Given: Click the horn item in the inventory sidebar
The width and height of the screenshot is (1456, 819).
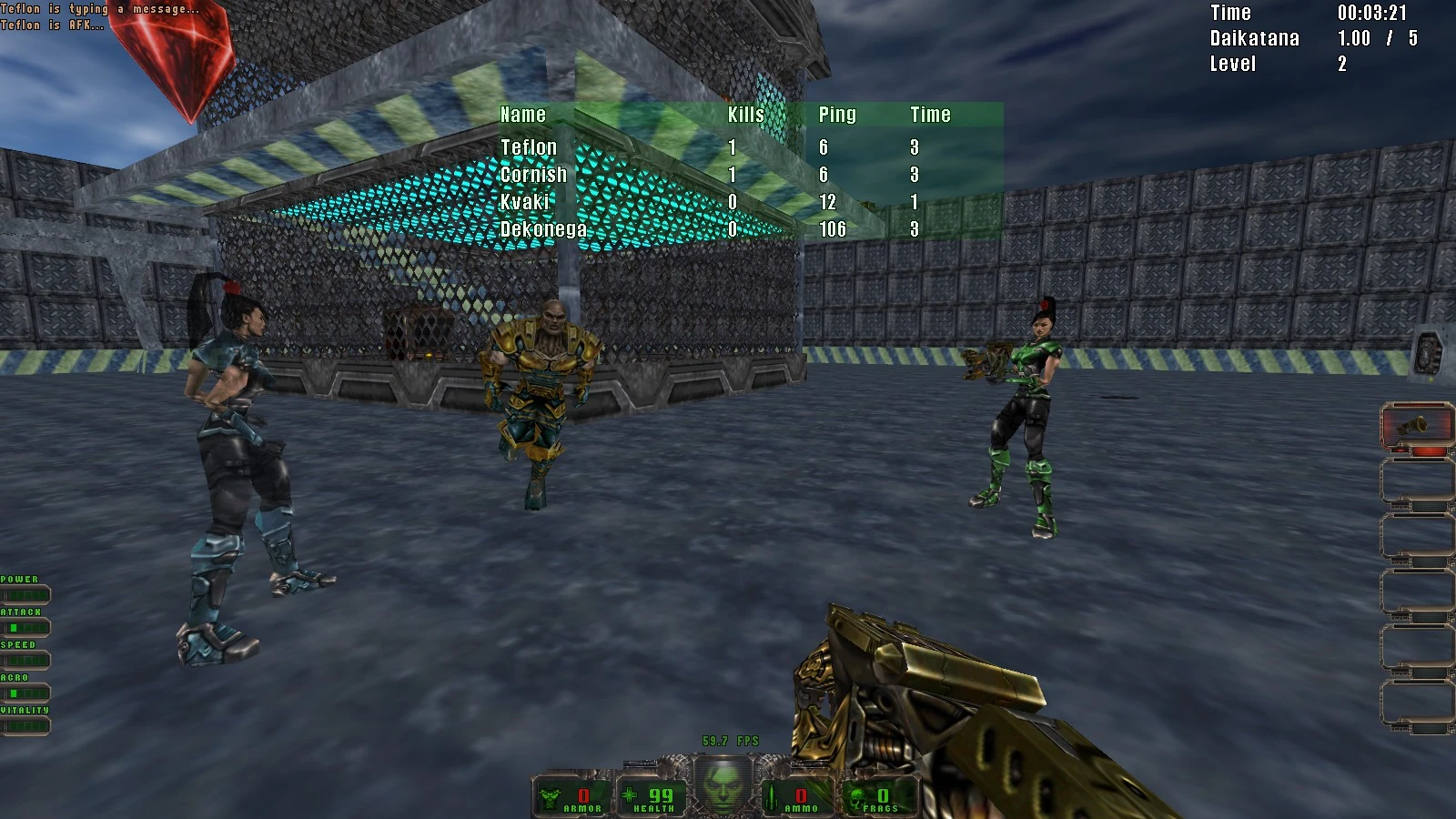Looking at the screenshot, I should pos(1416,423).
